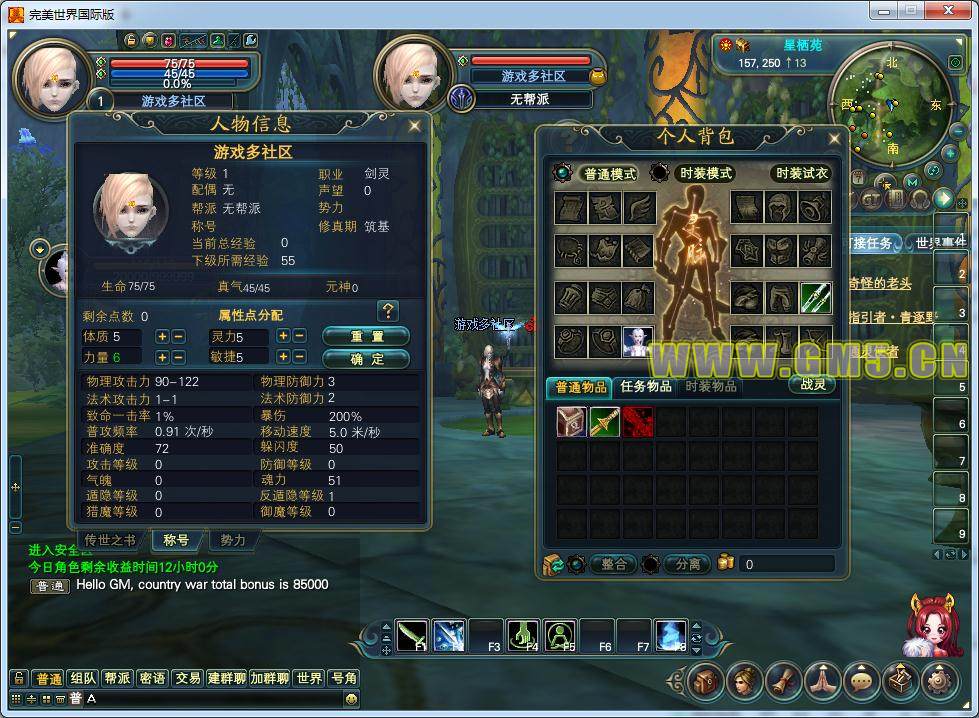
Task: Select the 组队 party chat channel
Action: click(x=84, y=678)
